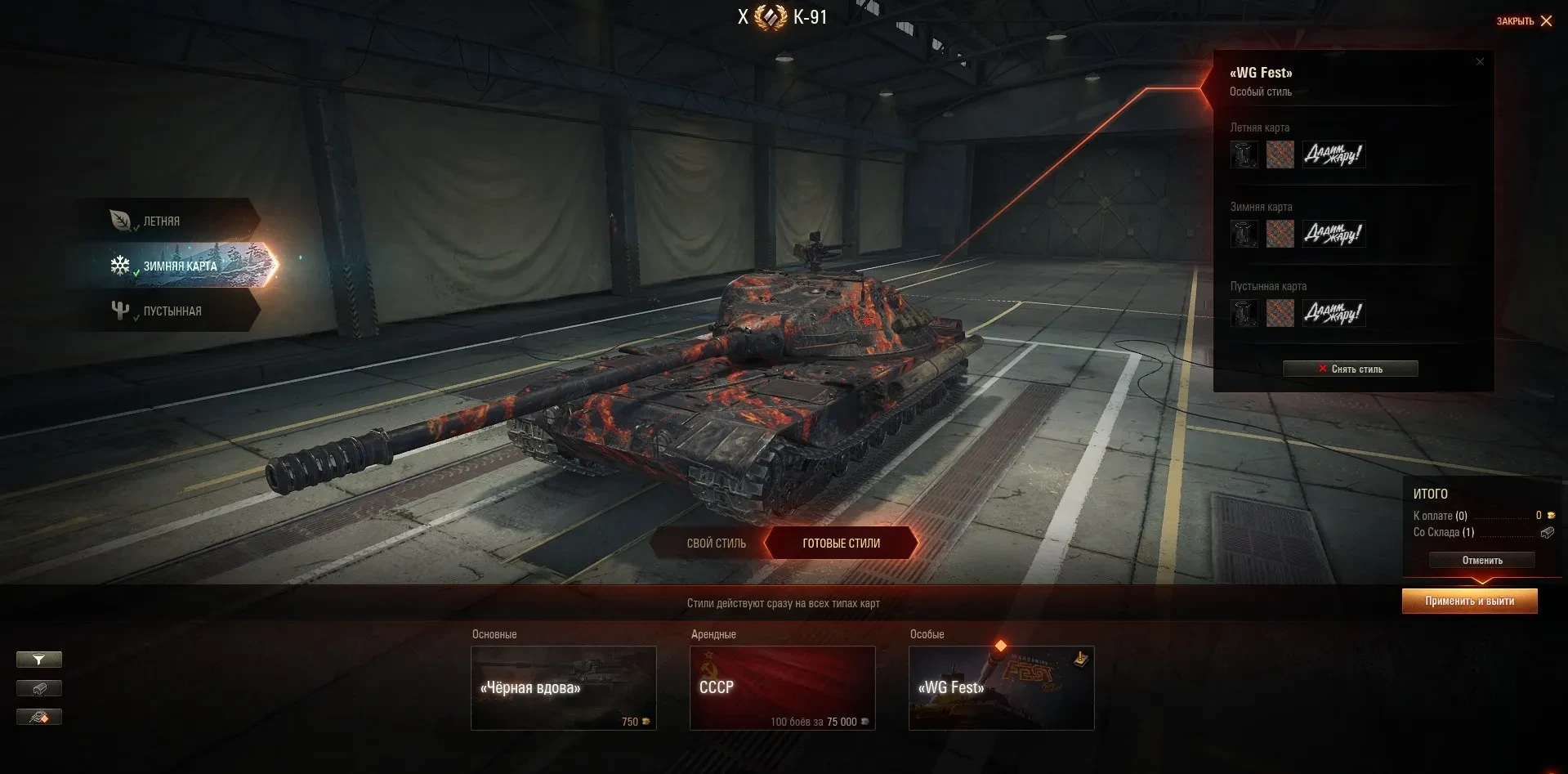Toggle the storage items filter button

click(39, 688)
